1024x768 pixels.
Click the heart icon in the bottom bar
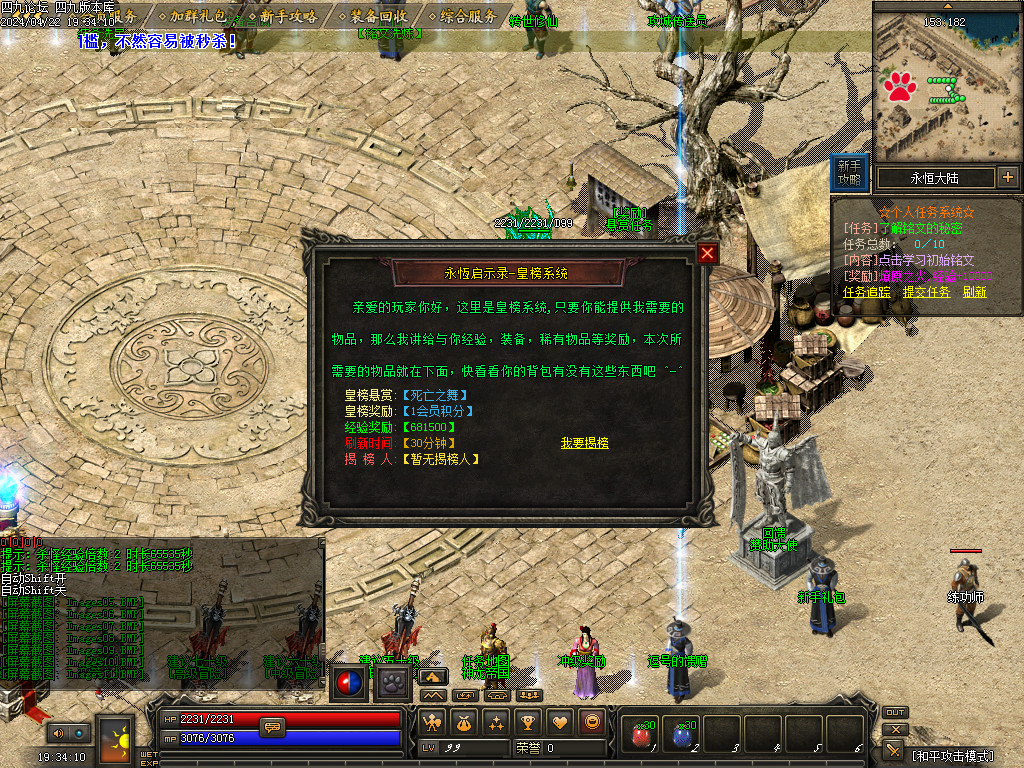(x=561, y=721)
